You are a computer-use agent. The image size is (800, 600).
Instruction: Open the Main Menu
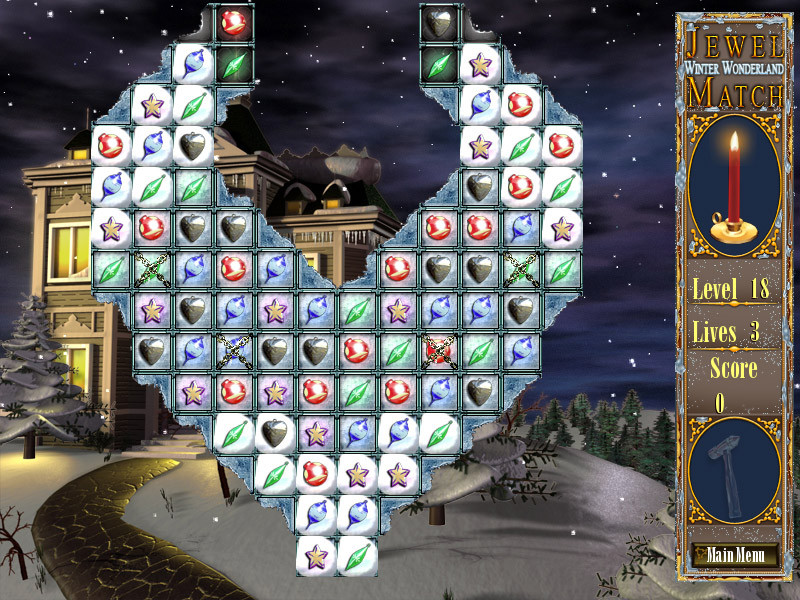tap(733, 555)
